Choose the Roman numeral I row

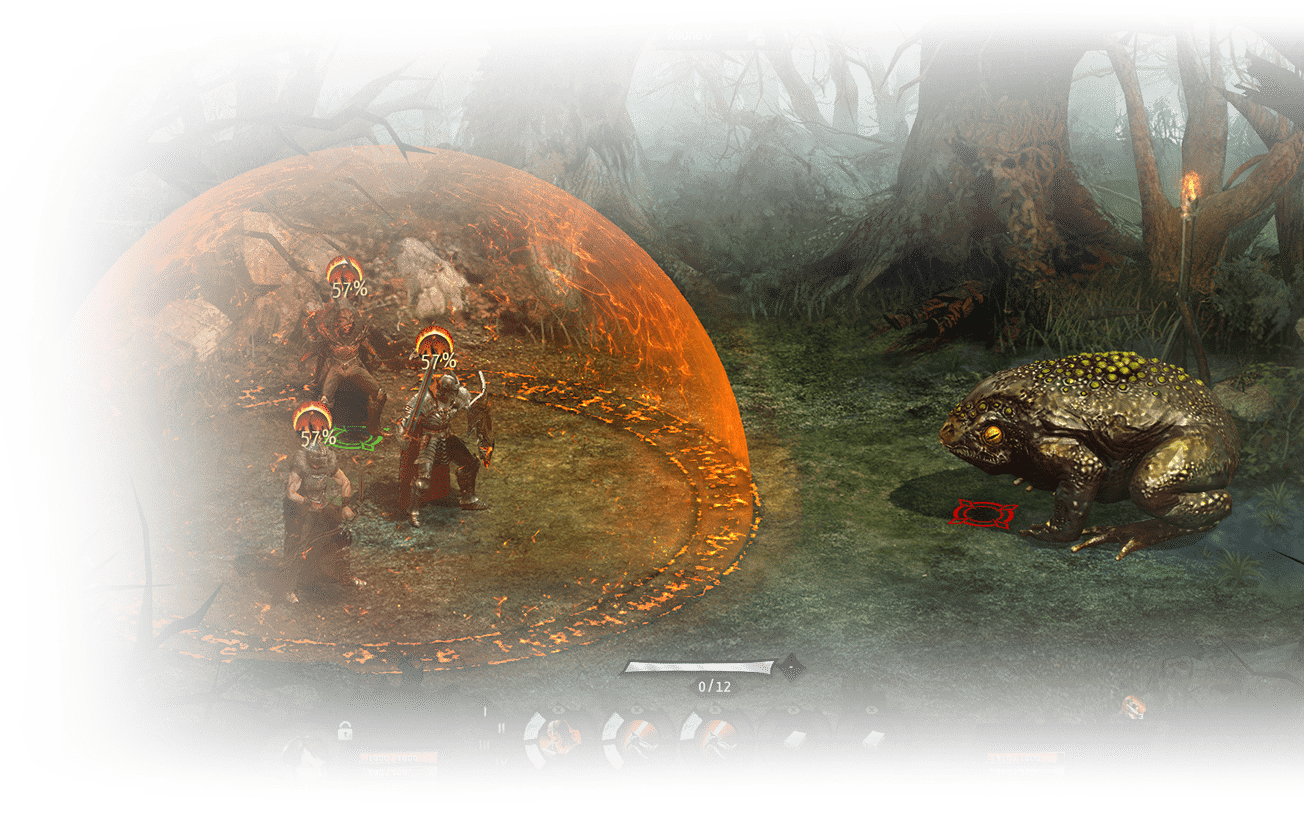pyautogui.click(x=485, y=711)
